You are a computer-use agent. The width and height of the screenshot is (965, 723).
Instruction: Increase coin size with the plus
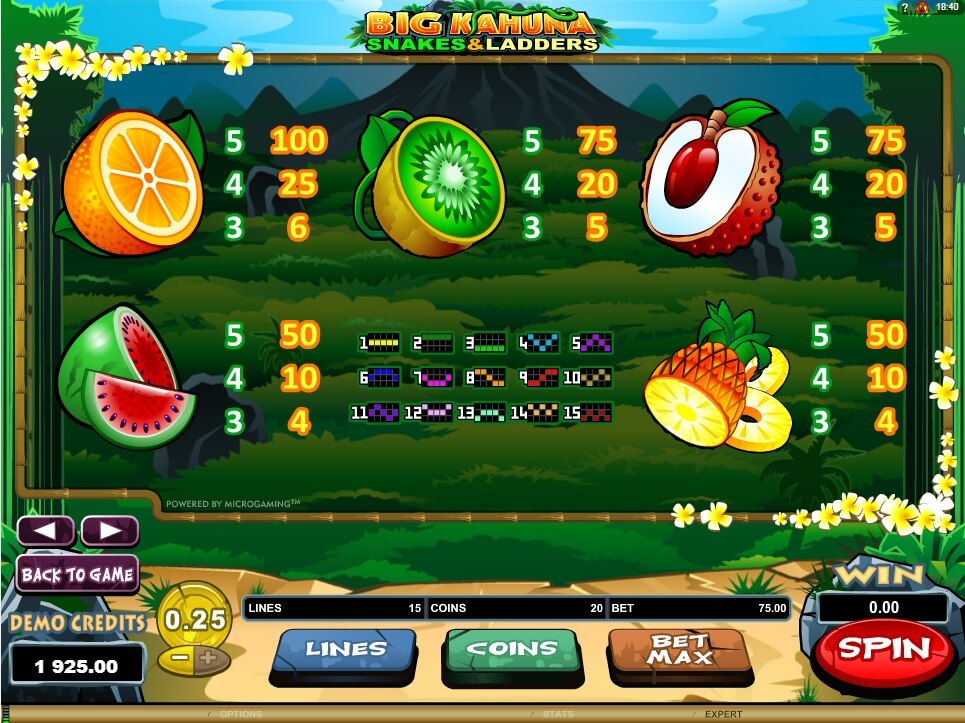coord(208,660)
